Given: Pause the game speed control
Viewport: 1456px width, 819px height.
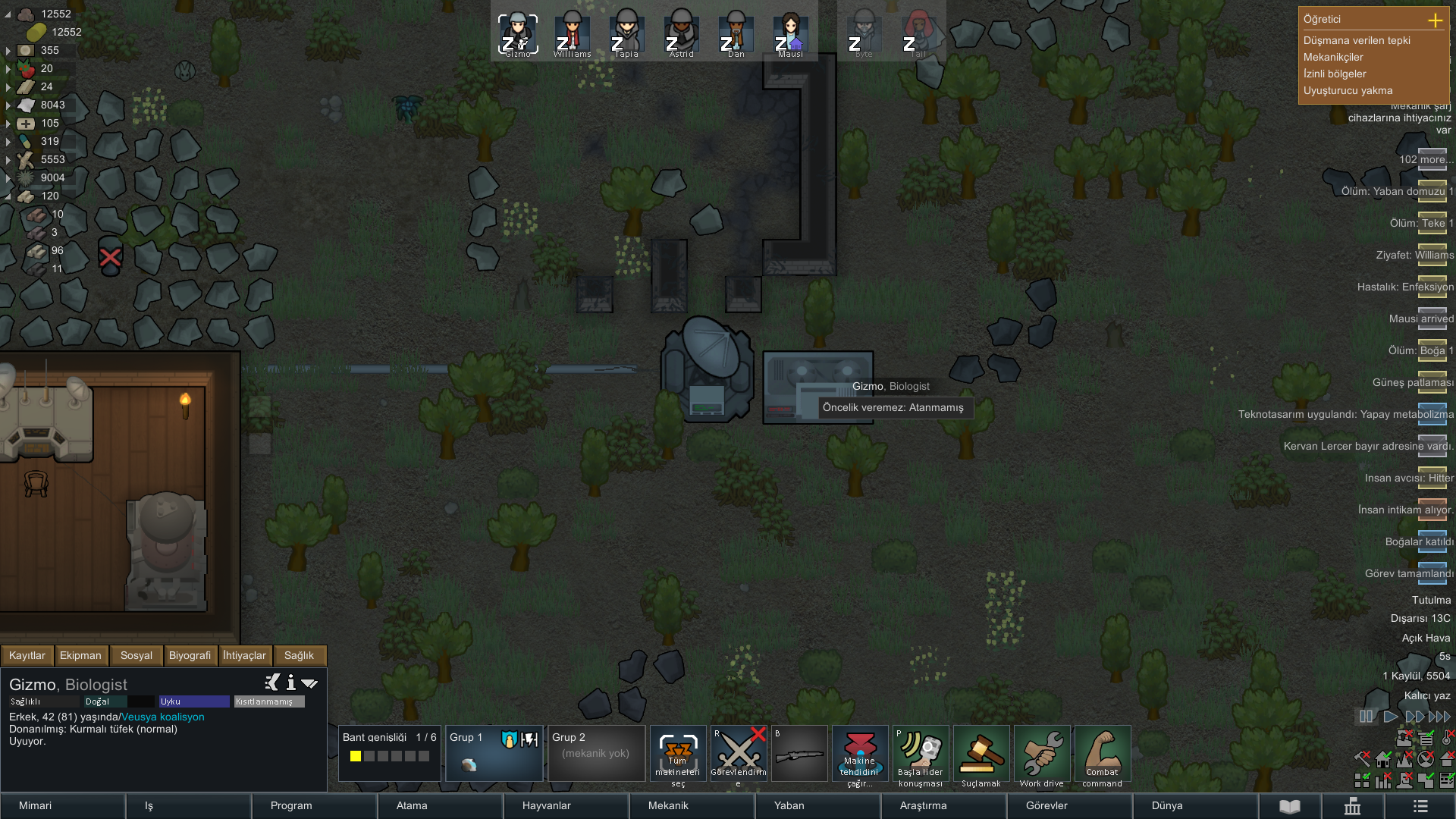Looking at the screenshot, I should [x=1366, y=717].
